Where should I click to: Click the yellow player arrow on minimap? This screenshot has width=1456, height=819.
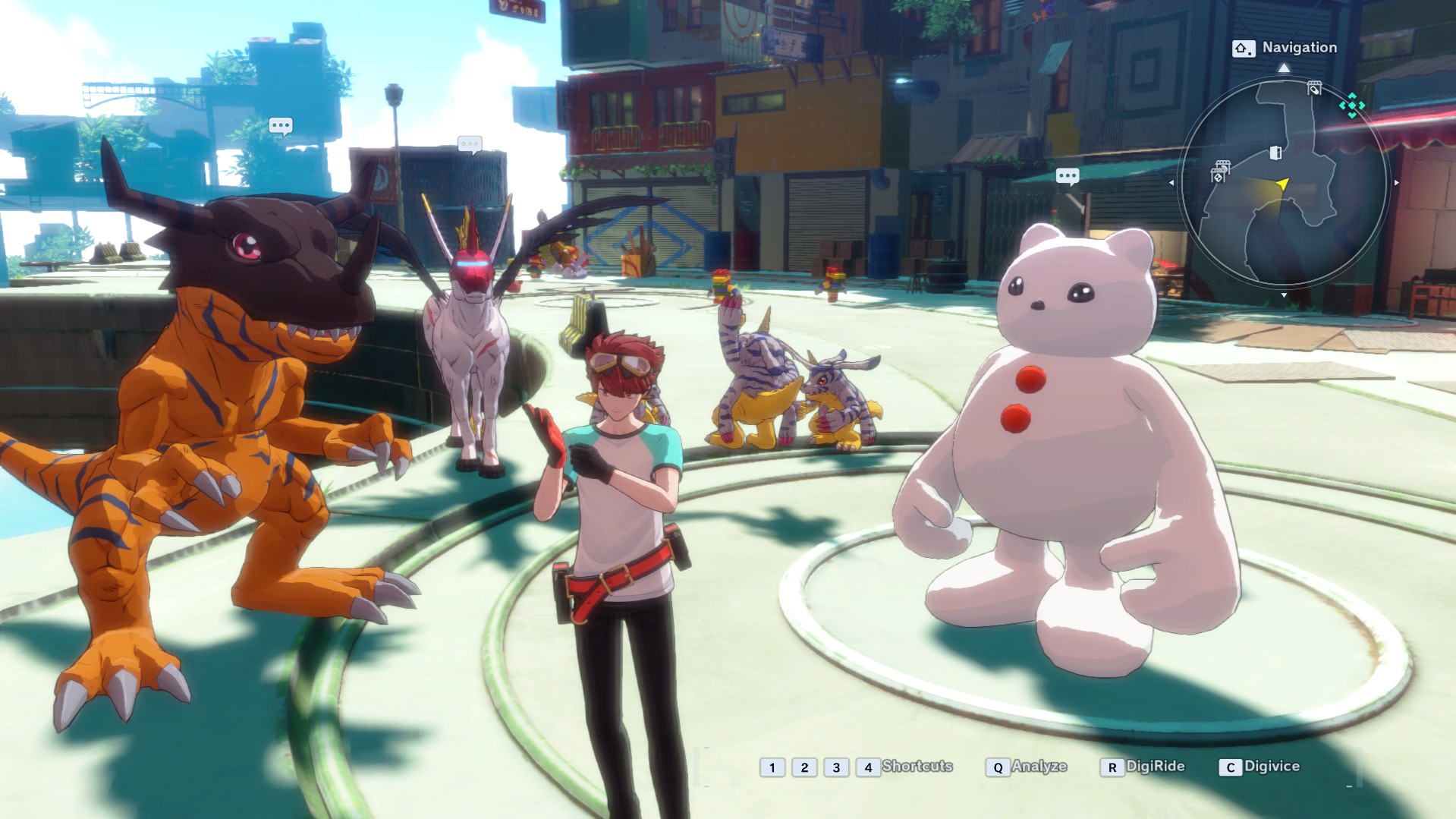point(1282,184)
